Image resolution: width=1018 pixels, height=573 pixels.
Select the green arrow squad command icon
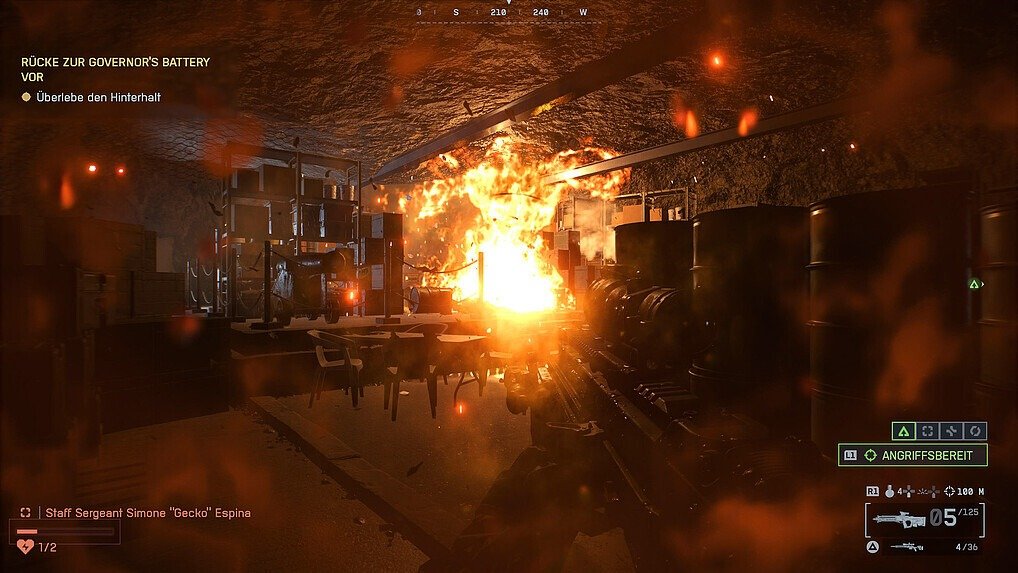(904, 431)
